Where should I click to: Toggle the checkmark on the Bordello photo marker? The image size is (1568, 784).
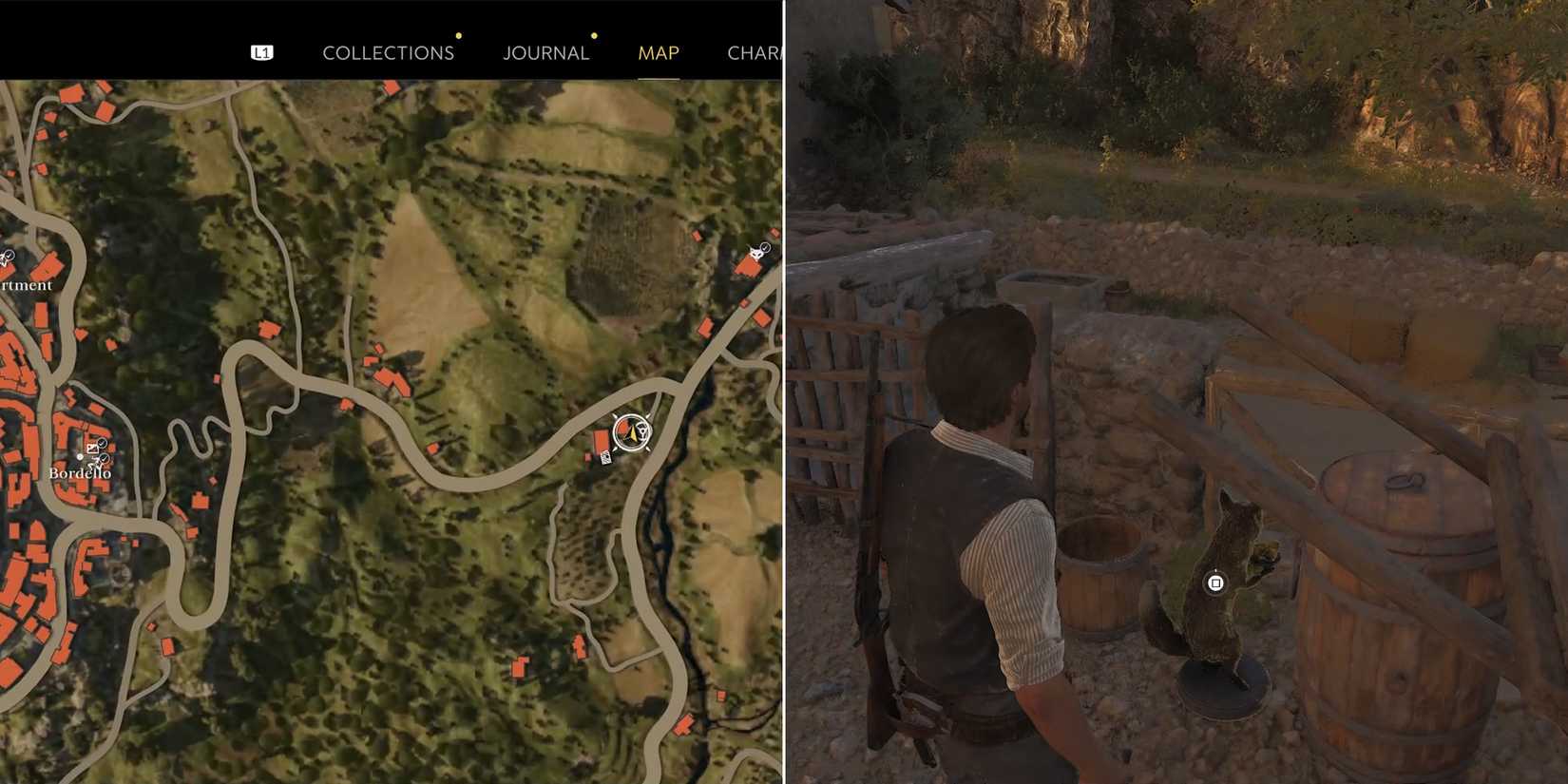(x=103, y=443)
